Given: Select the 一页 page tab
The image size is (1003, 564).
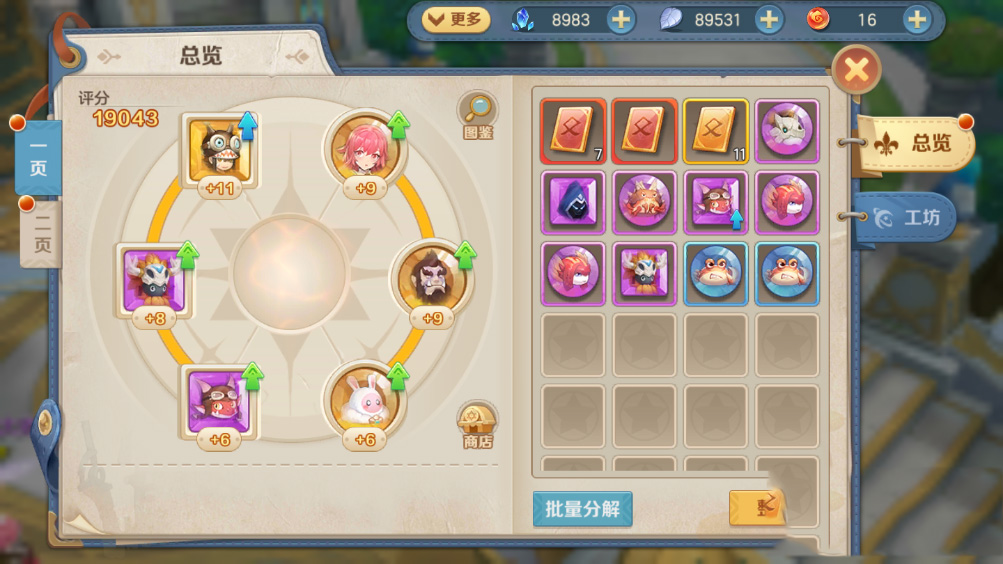Looking at the screenshot, I should click(38, 157).
